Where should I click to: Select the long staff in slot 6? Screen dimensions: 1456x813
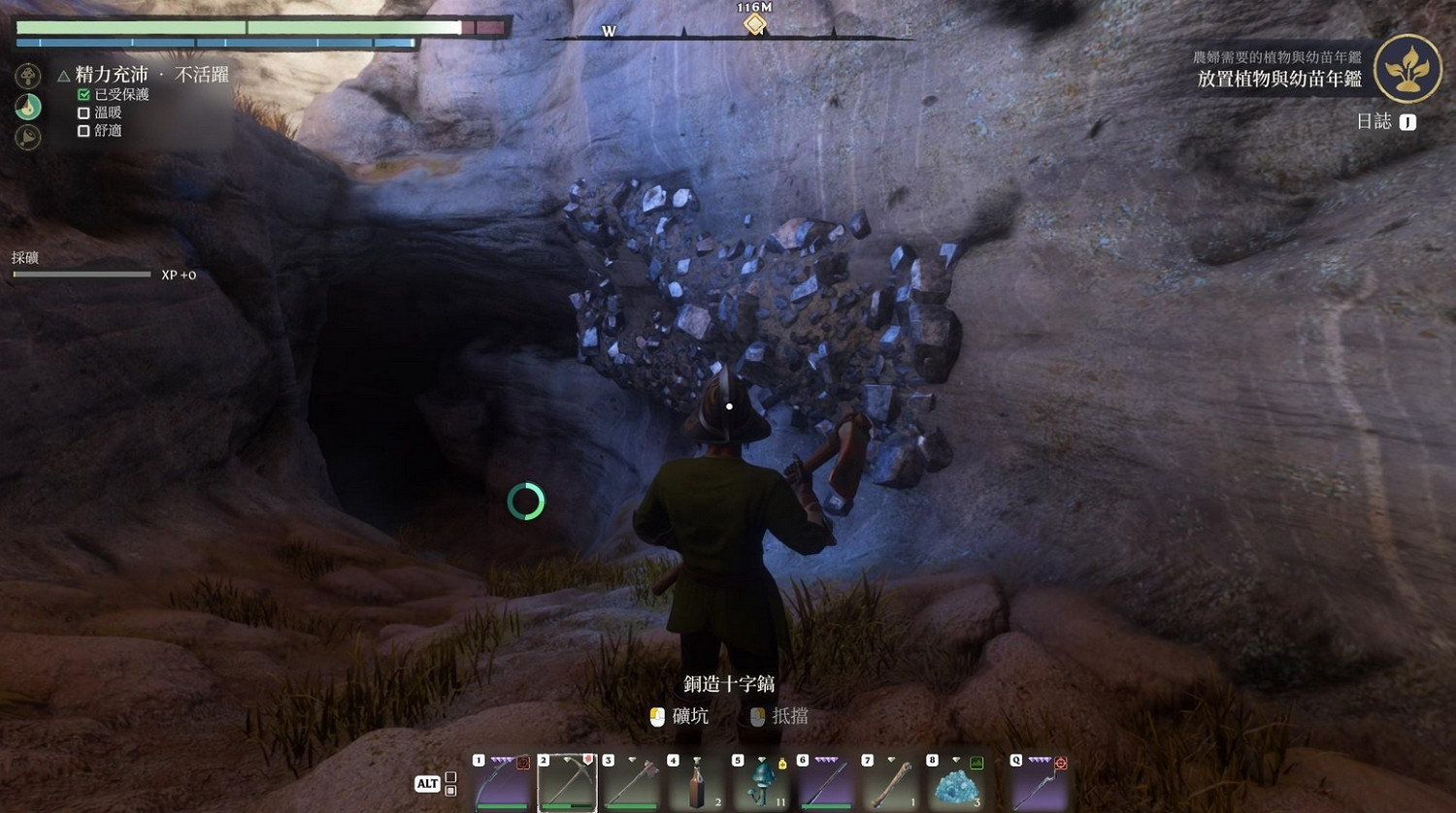[x=826, y=782]
